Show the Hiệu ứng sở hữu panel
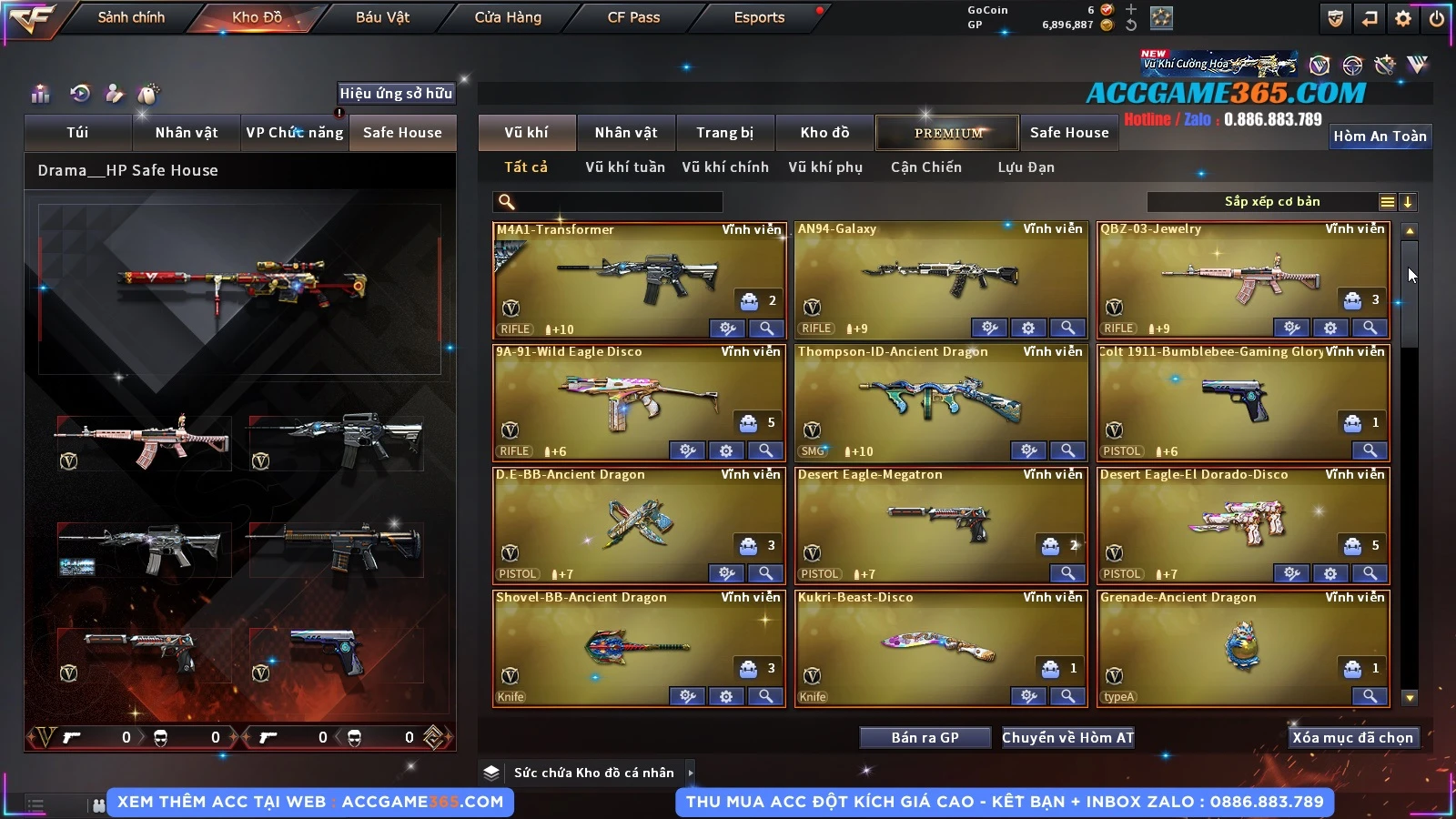 click(x=396, y=93)
